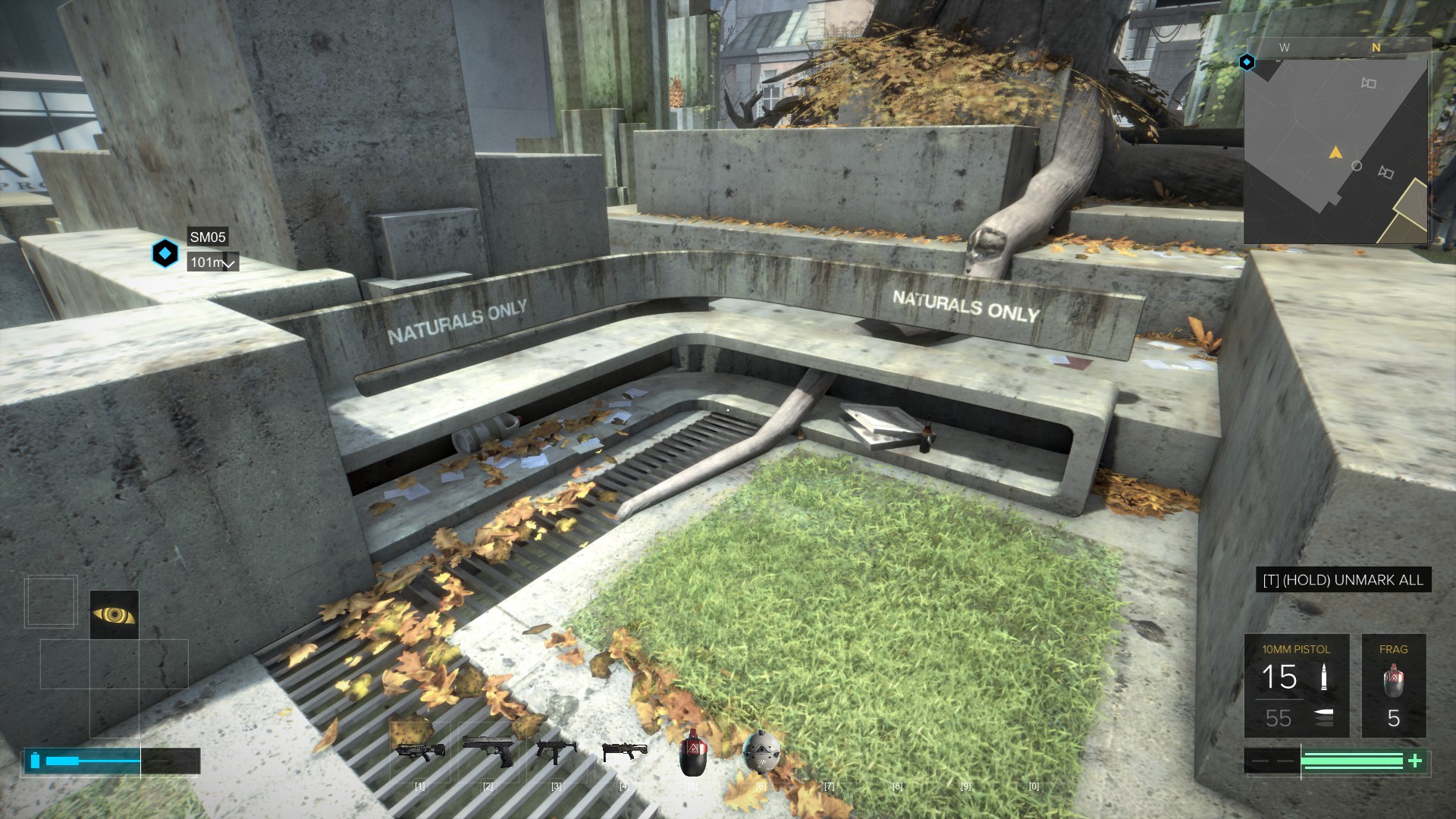1456x819 pixels.
Task: Equip the 10mm pistol from the hotbar
Action: point(488,751)
